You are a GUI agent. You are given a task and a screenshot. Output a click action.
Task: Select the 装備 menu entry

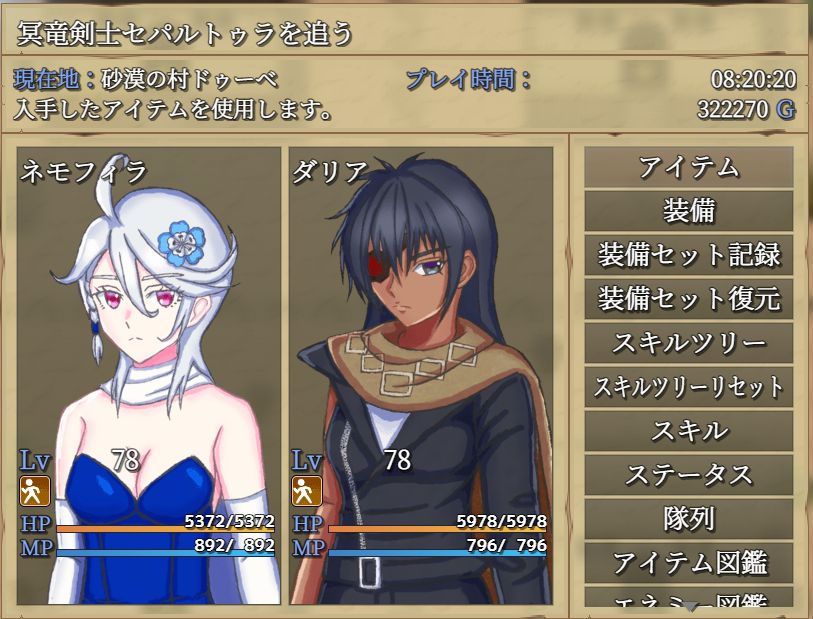click(688, 211)
